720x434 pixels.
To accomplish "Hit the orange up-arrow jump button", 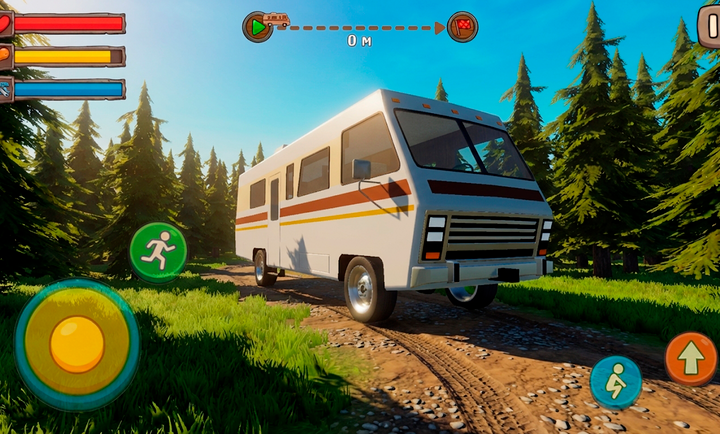I will click(691, 358).
